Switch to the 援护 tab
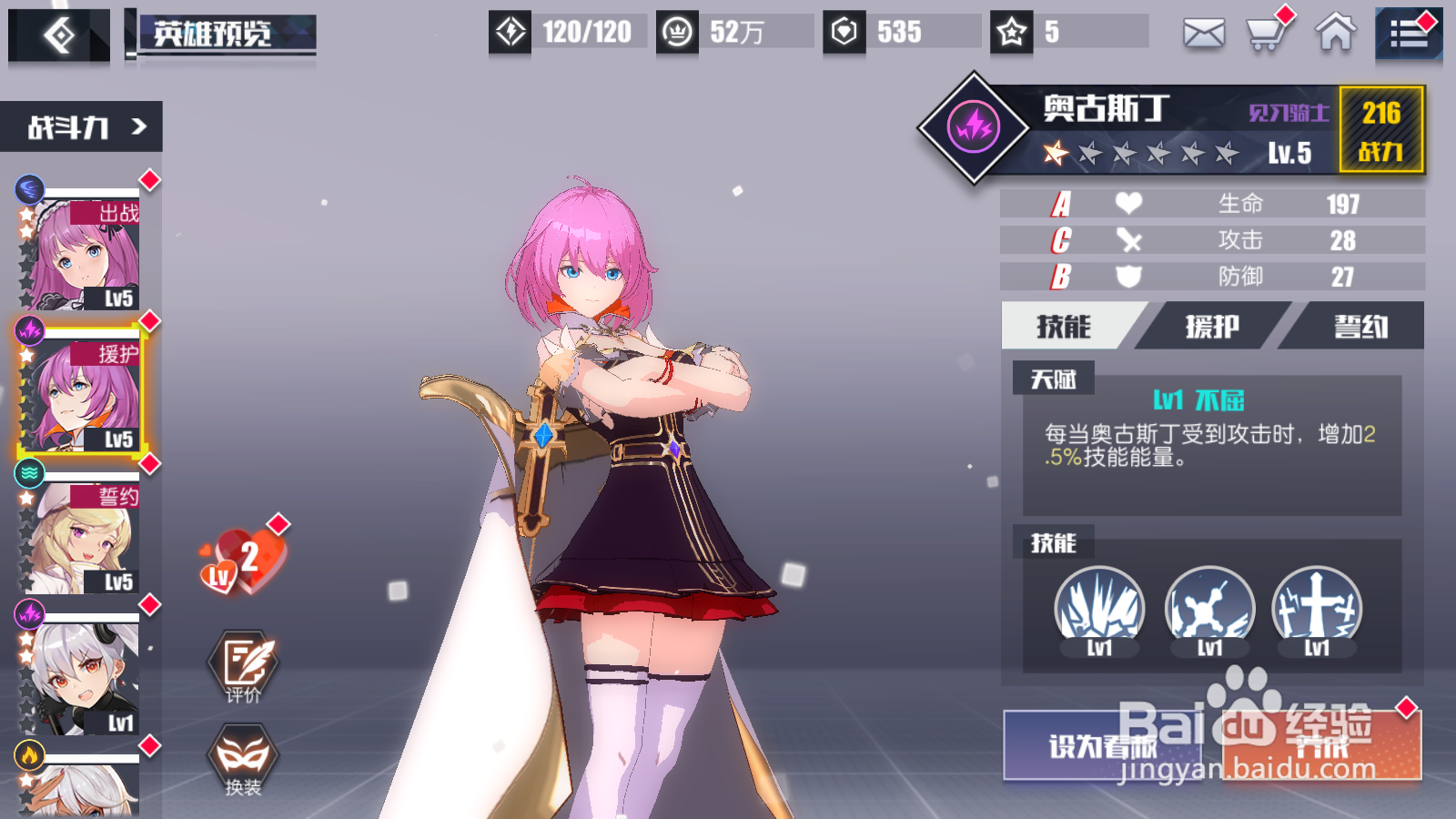The image size is (1456, 819). (x=1212, y=327)
